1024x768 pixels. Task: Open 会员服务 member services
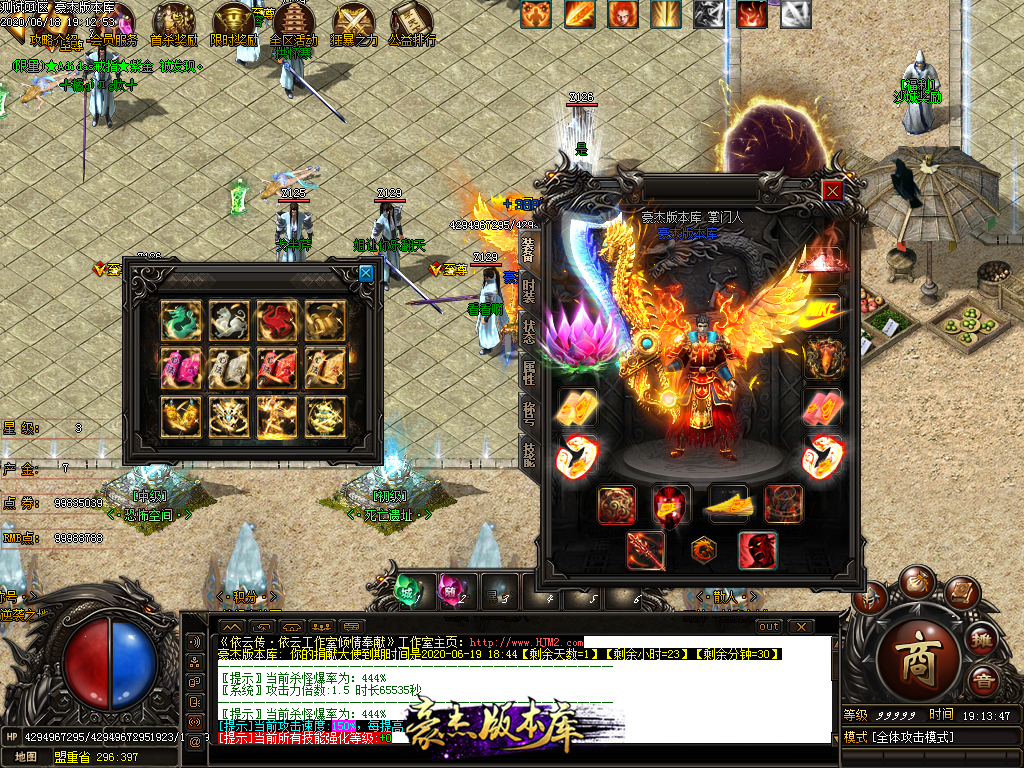pos(111,21)
